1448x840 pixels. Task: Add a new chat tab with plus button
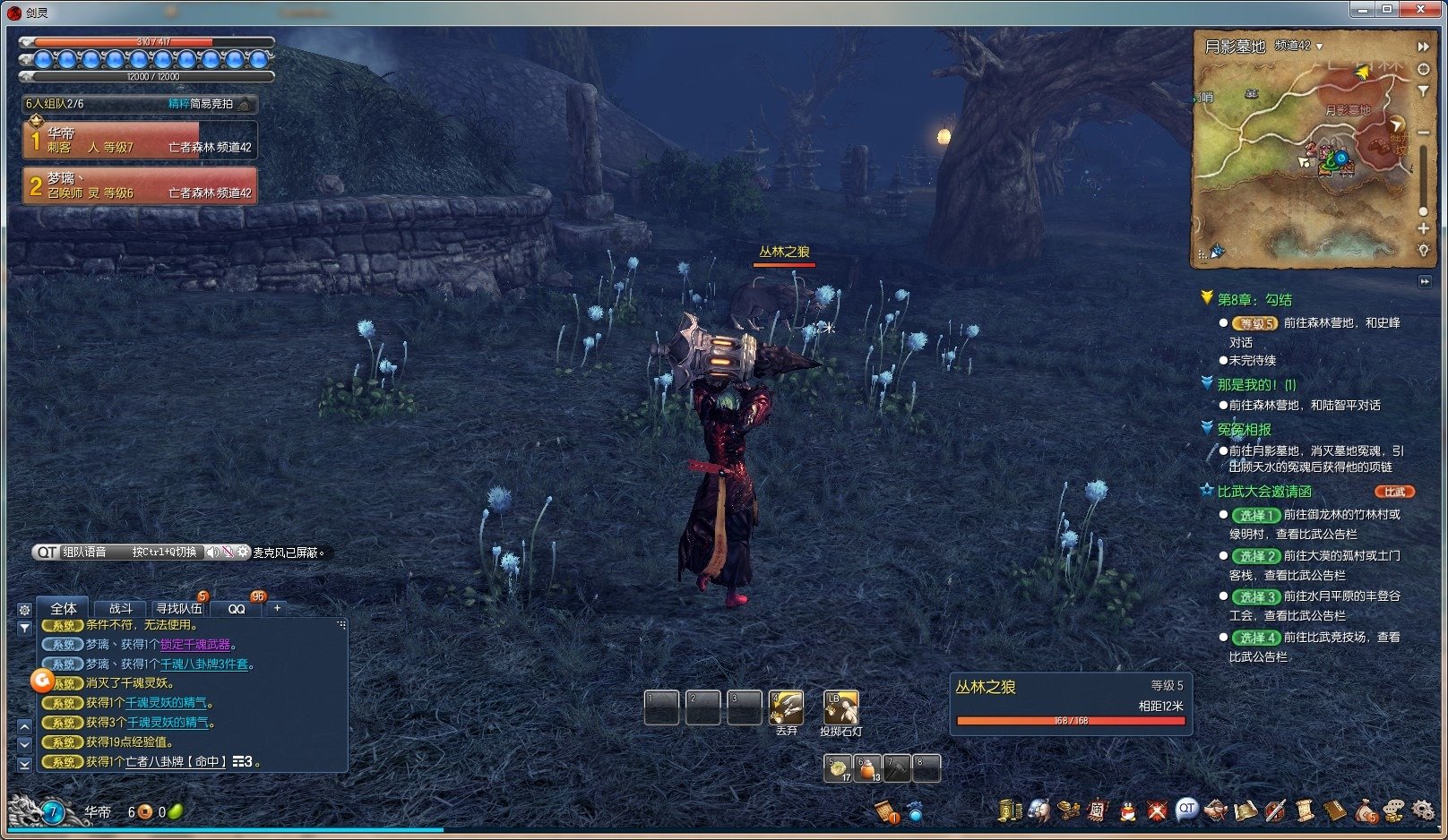click(x=278, y=608)
